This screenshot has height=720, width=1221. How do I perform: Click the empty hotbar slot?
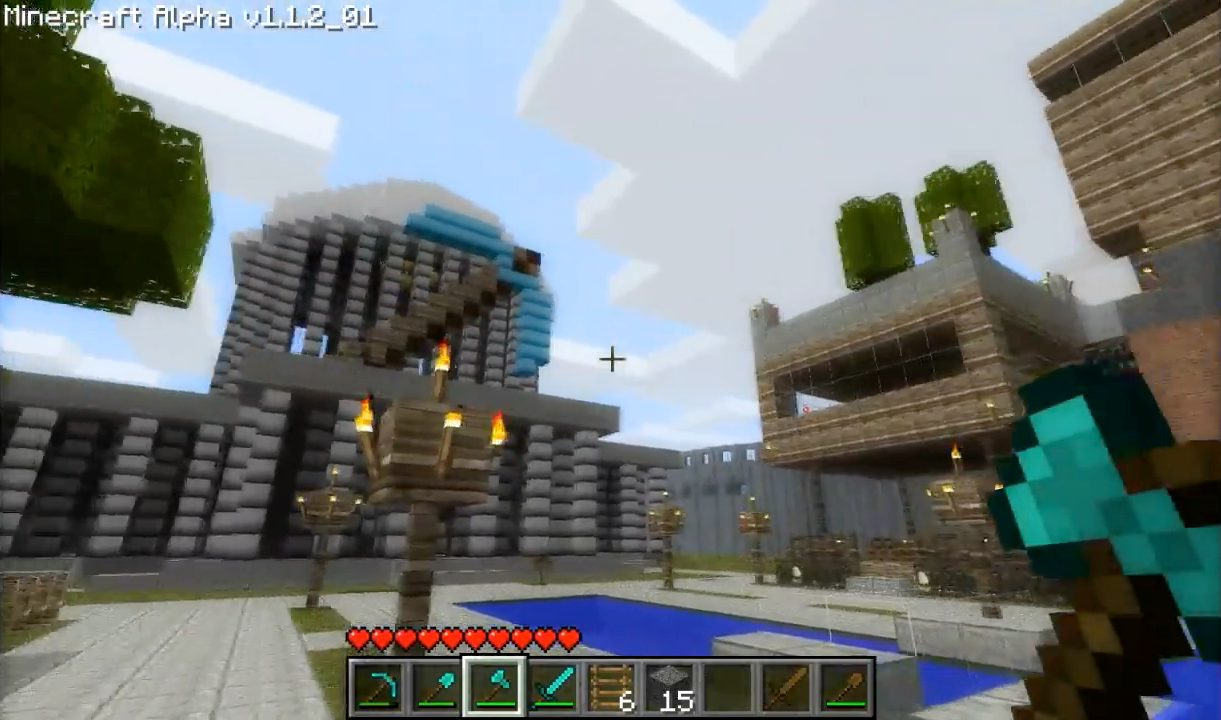(727, 687)
